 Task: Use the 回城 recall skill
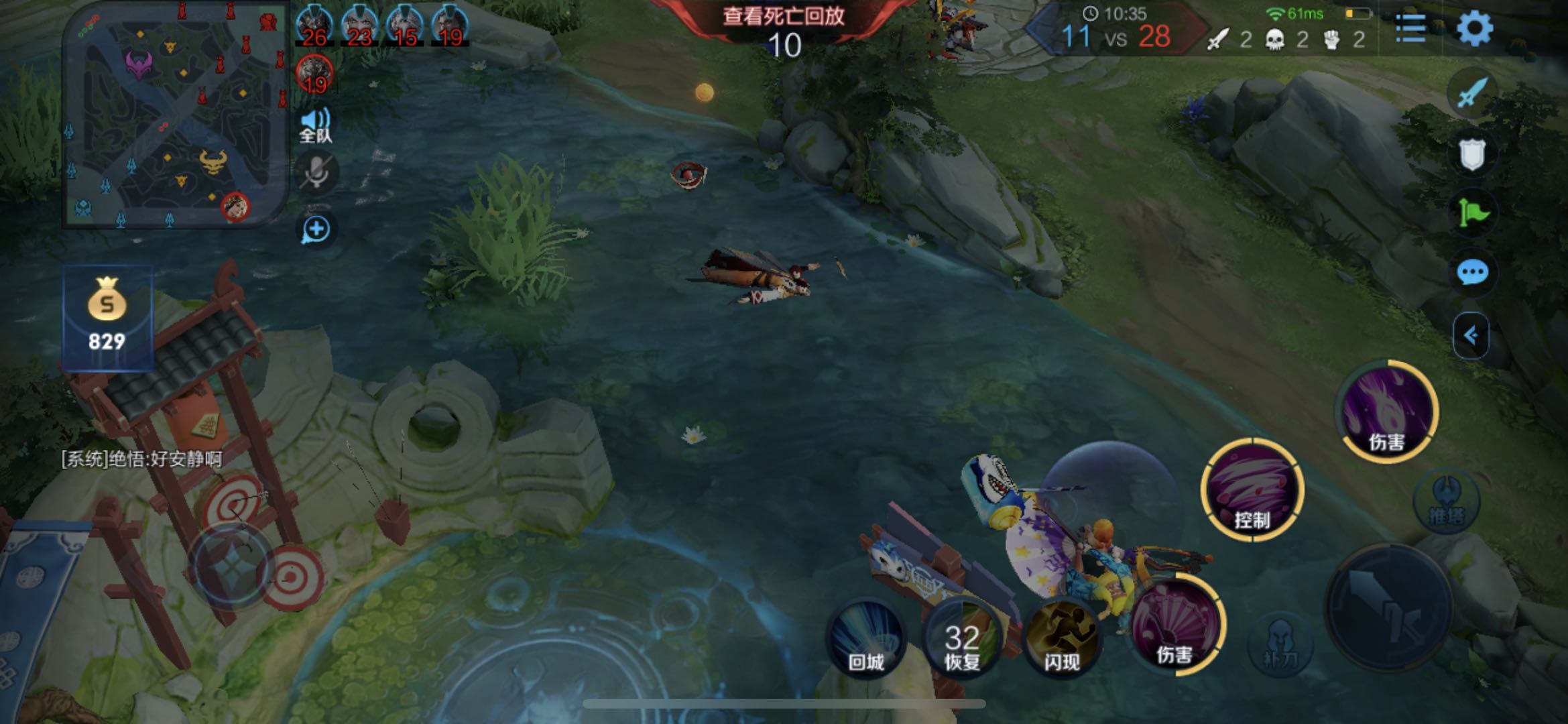coord(866,638)
